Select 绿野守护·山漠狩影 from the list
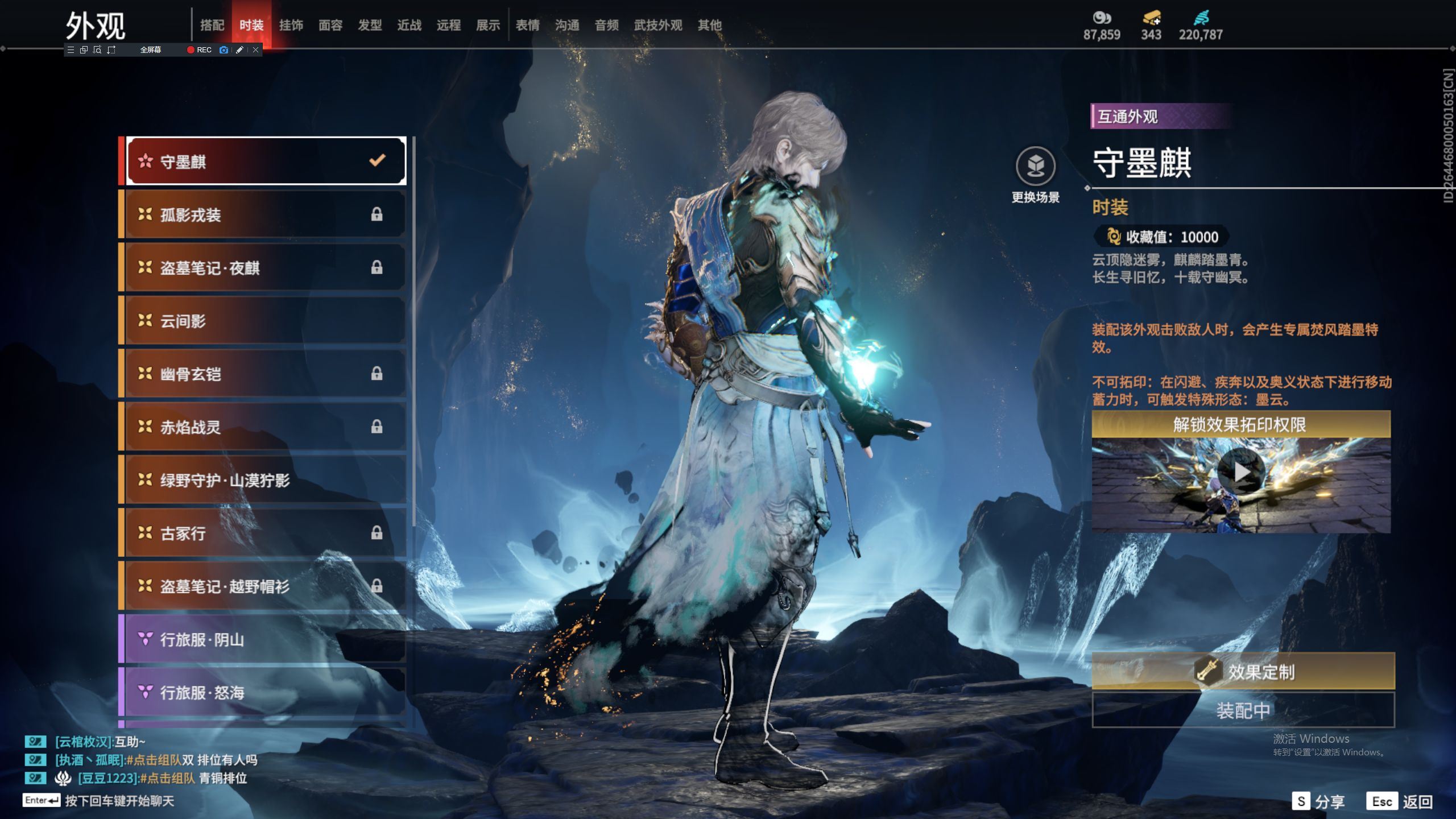This screenshot has height=819, width=1456. click(265, 480)
